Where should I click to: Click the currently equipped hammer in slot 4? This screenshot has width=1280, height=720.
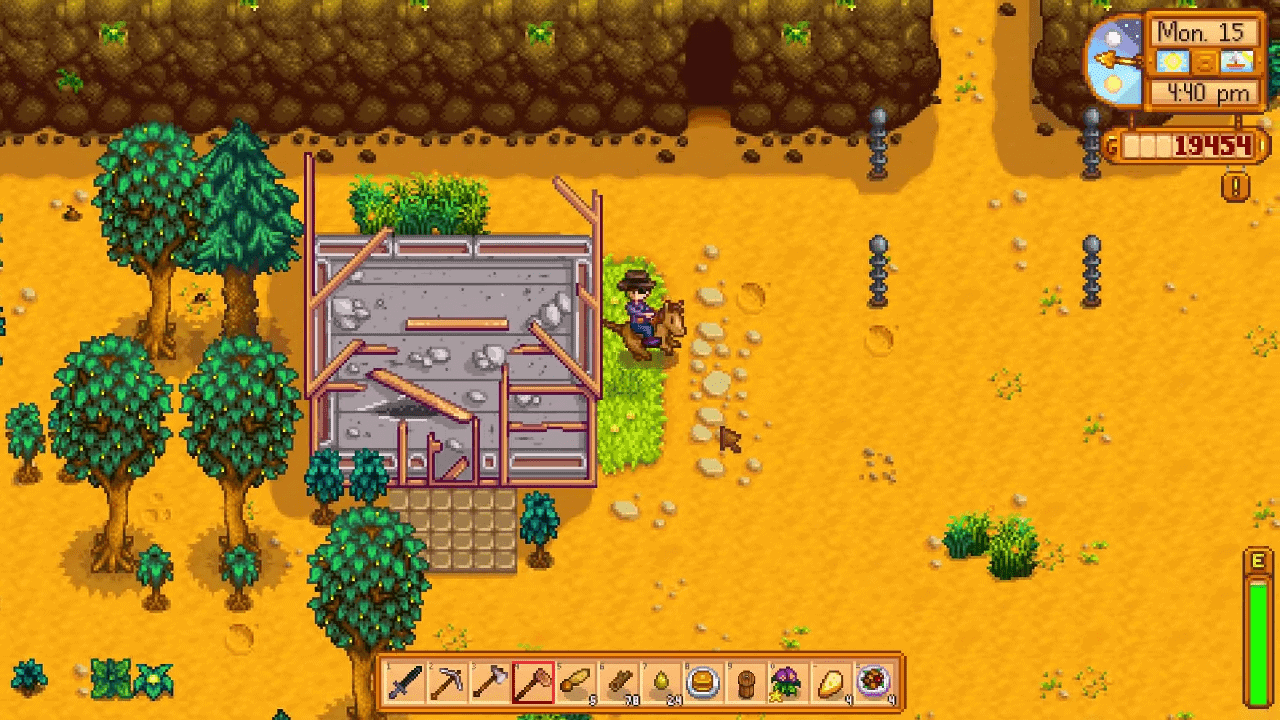coord(532,685)
